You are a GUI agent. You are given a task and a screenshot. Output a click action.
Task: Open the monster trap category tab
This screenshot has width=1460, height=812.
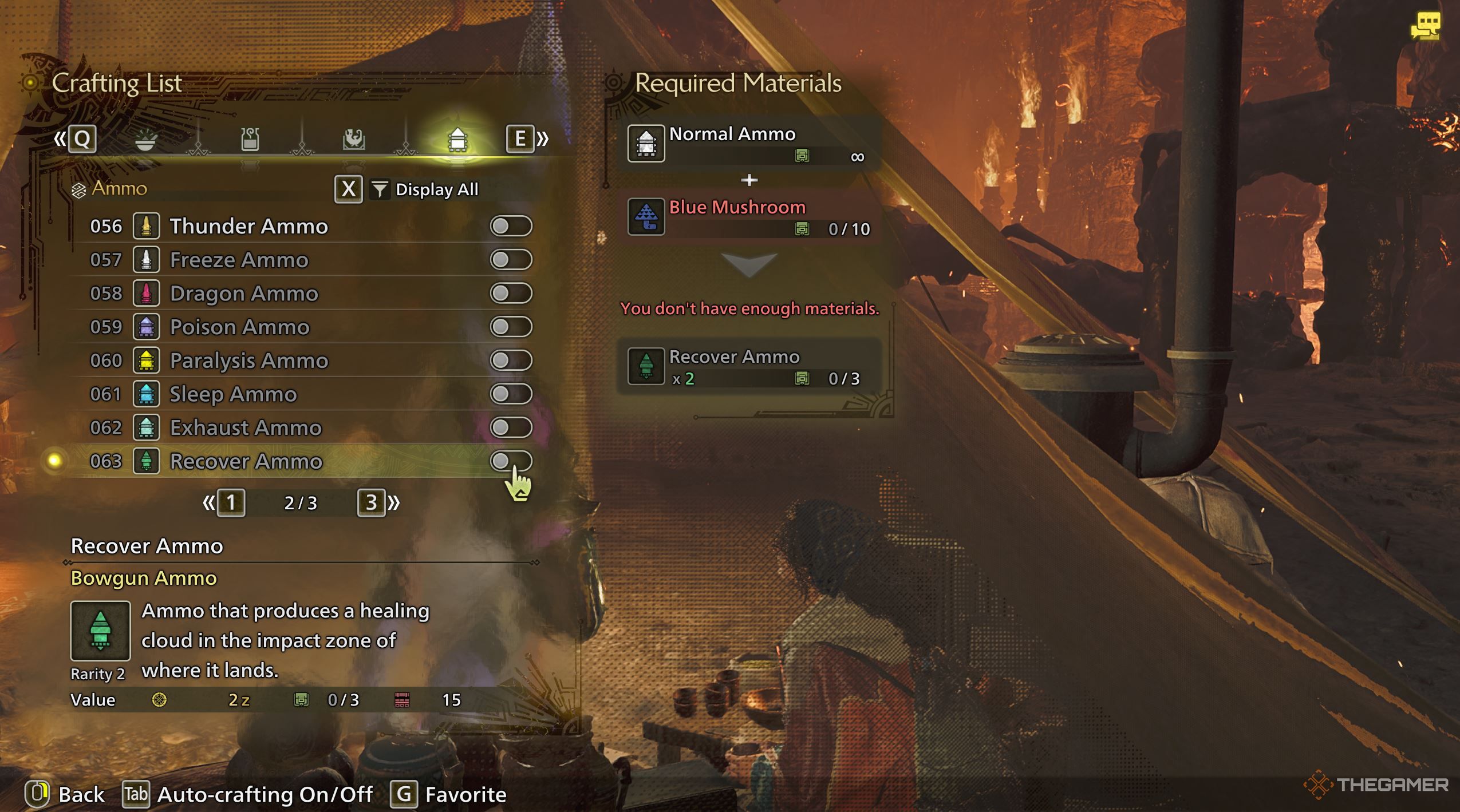353,139
